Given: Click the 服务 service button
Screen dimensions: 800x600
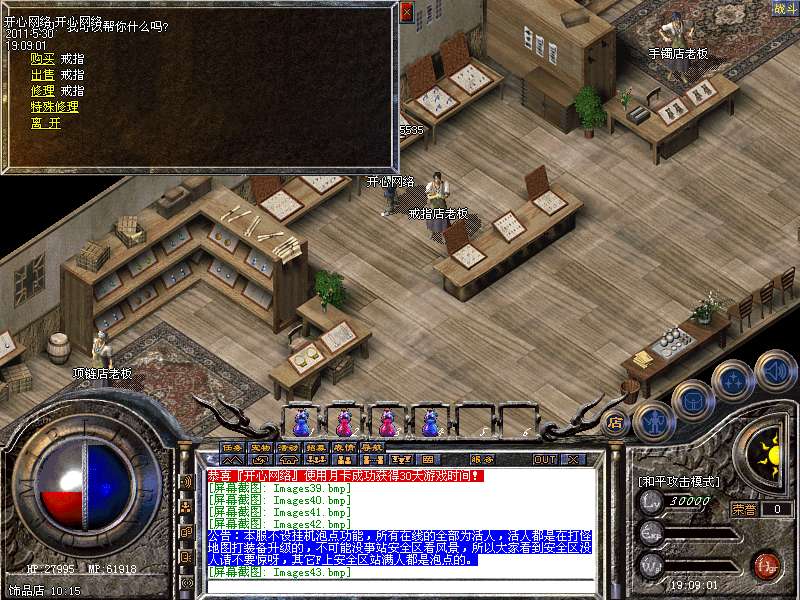Looking at the screenshot, I should [x=483, y=460].
